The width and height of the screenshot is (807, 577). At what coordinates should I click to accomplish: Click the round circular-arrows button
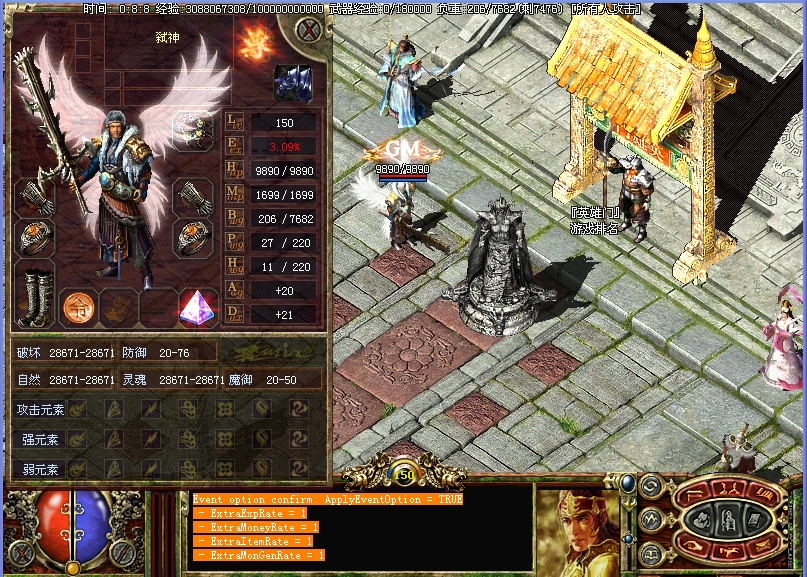coord(650,488)
